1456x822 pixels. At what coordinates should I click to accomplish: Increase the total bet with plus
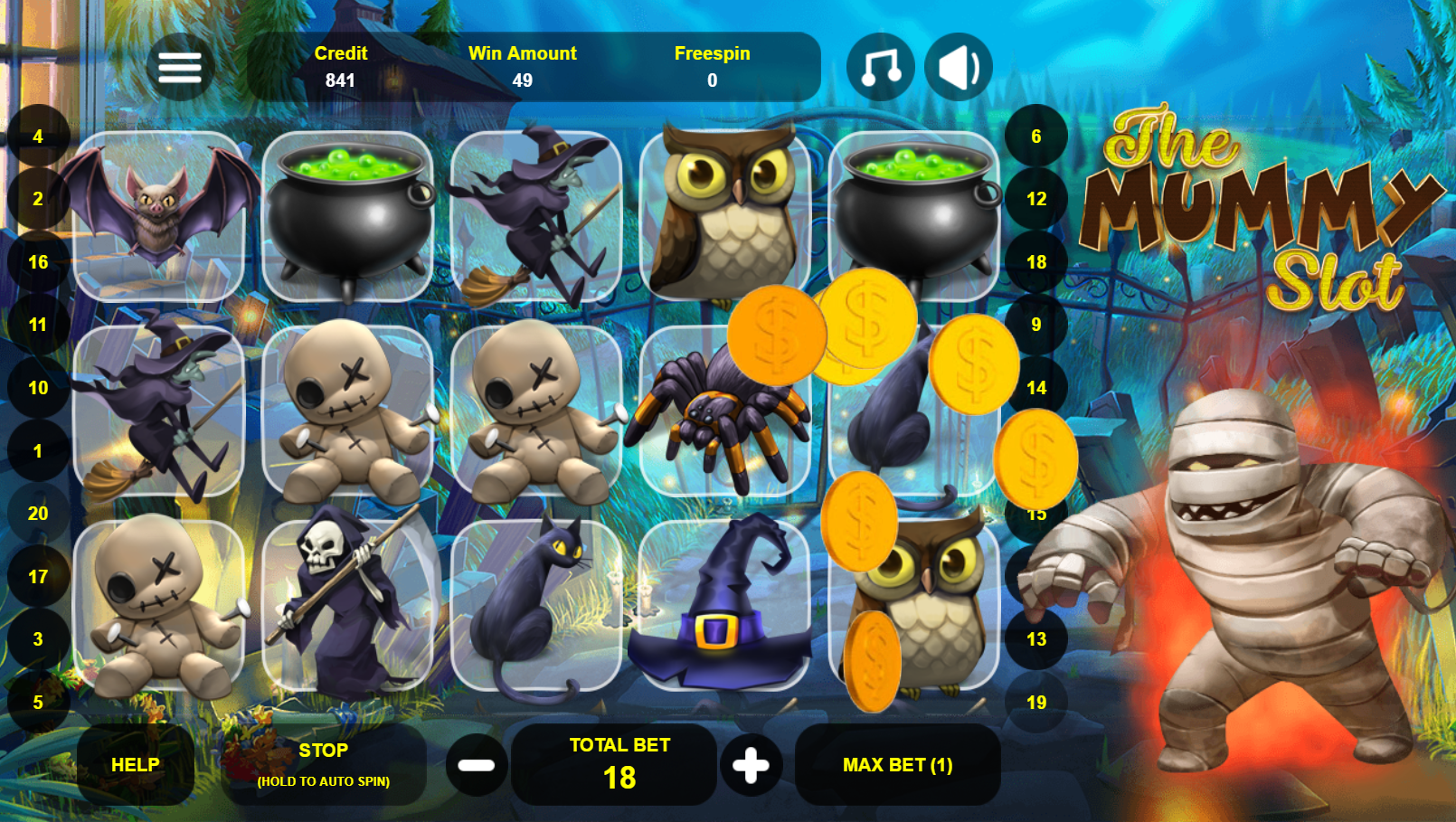coord(751,765)
